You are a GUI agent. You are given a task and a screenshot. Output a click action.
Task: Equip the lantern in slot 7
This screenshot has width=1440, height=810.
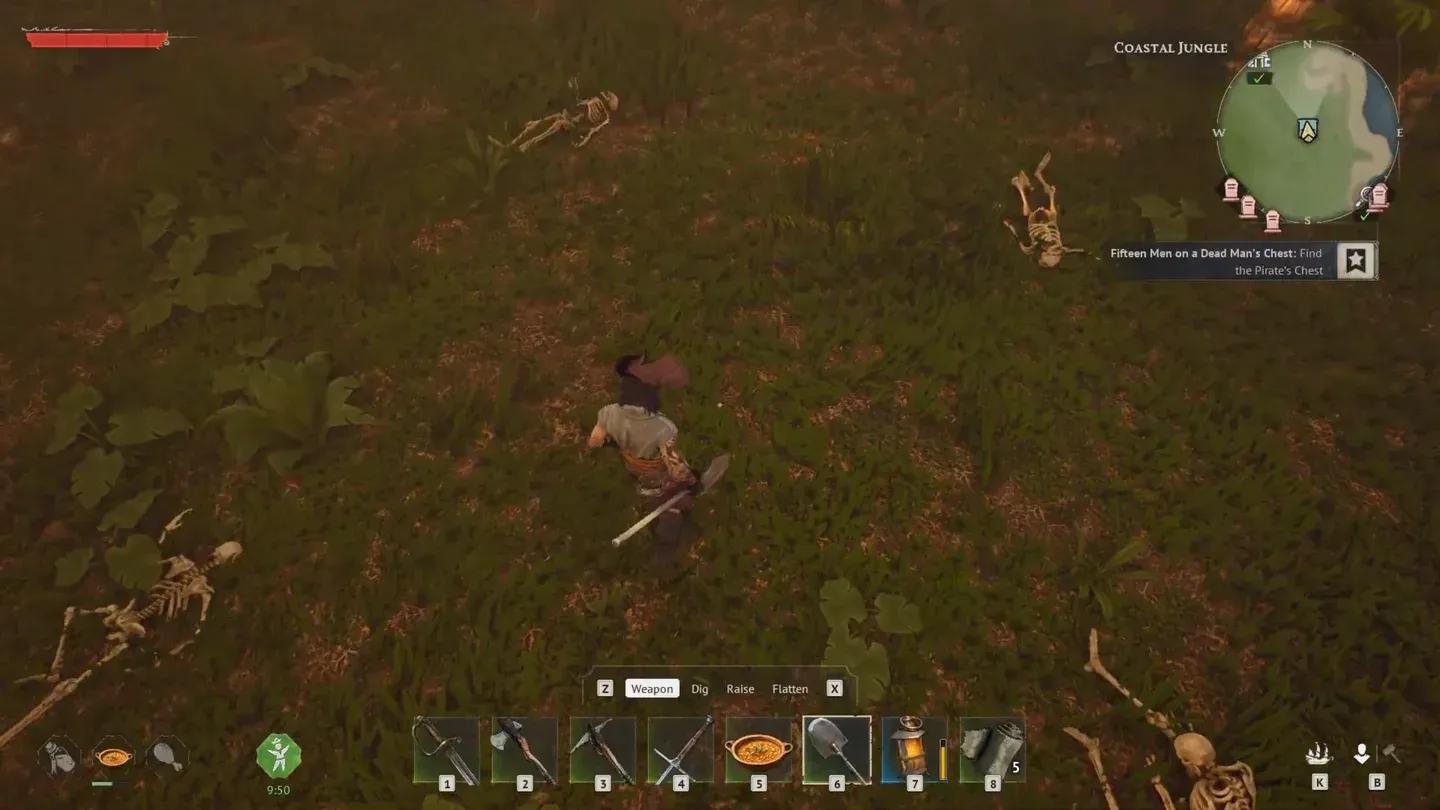[914, 750]
